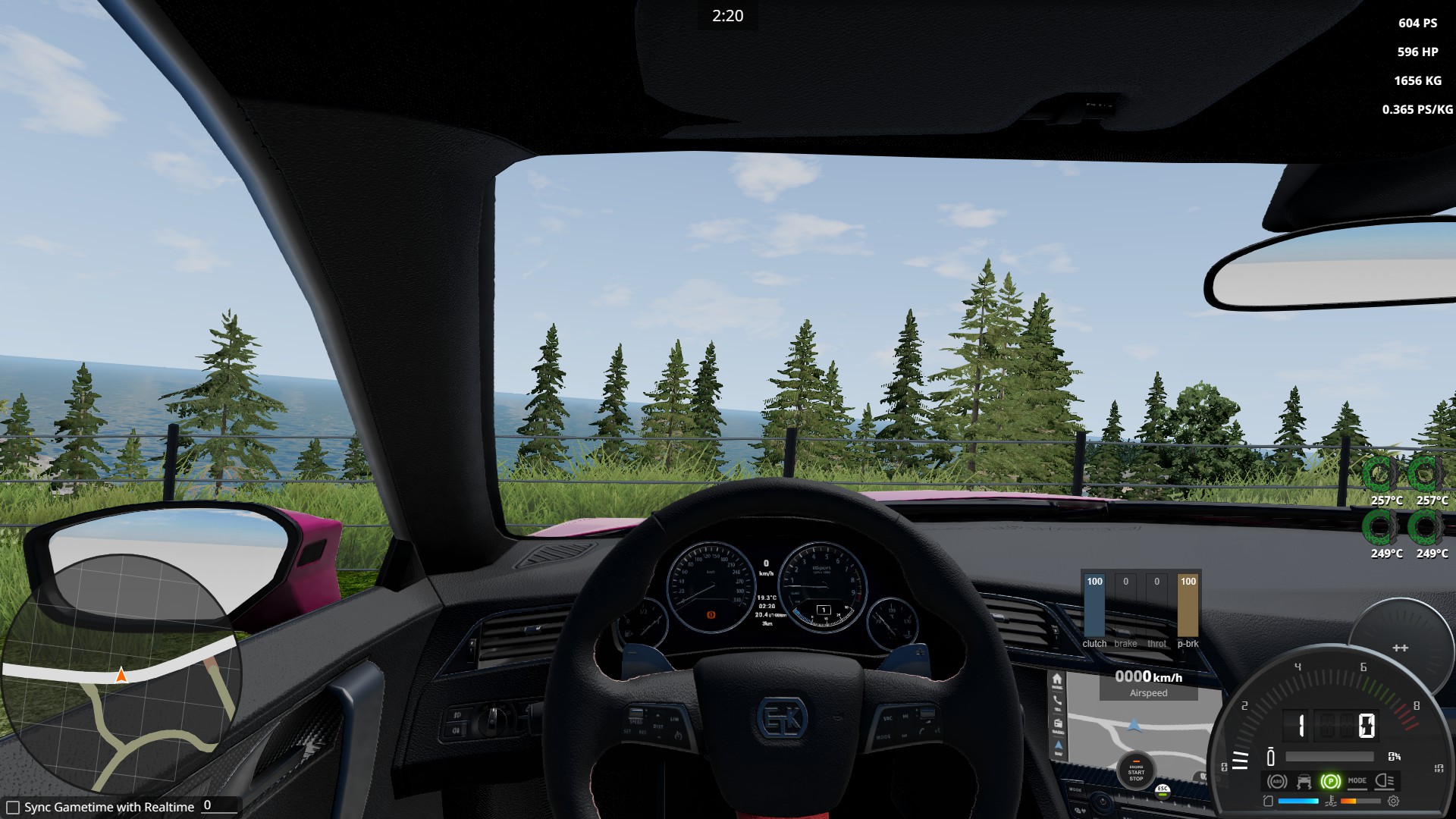
Task: Click the traction control car icon
Action: coord(1304,781)
